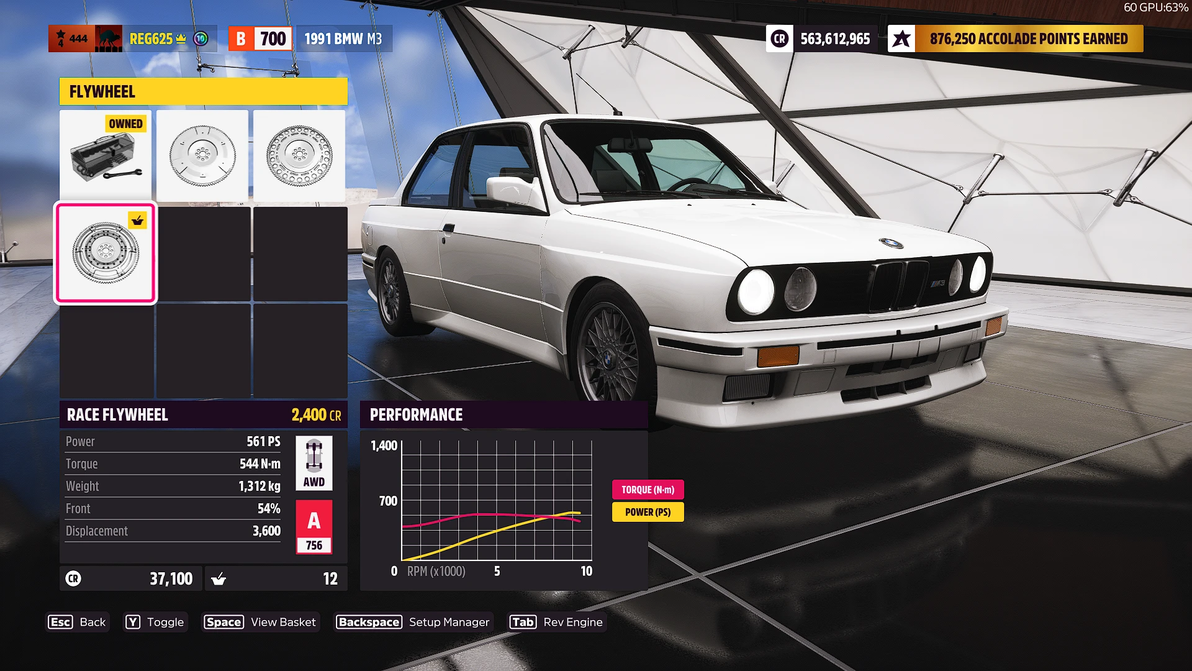Screen dimensions: 1192x671
Task: Pick the flywheel tile with drilled holes
Action: [299, 155]
